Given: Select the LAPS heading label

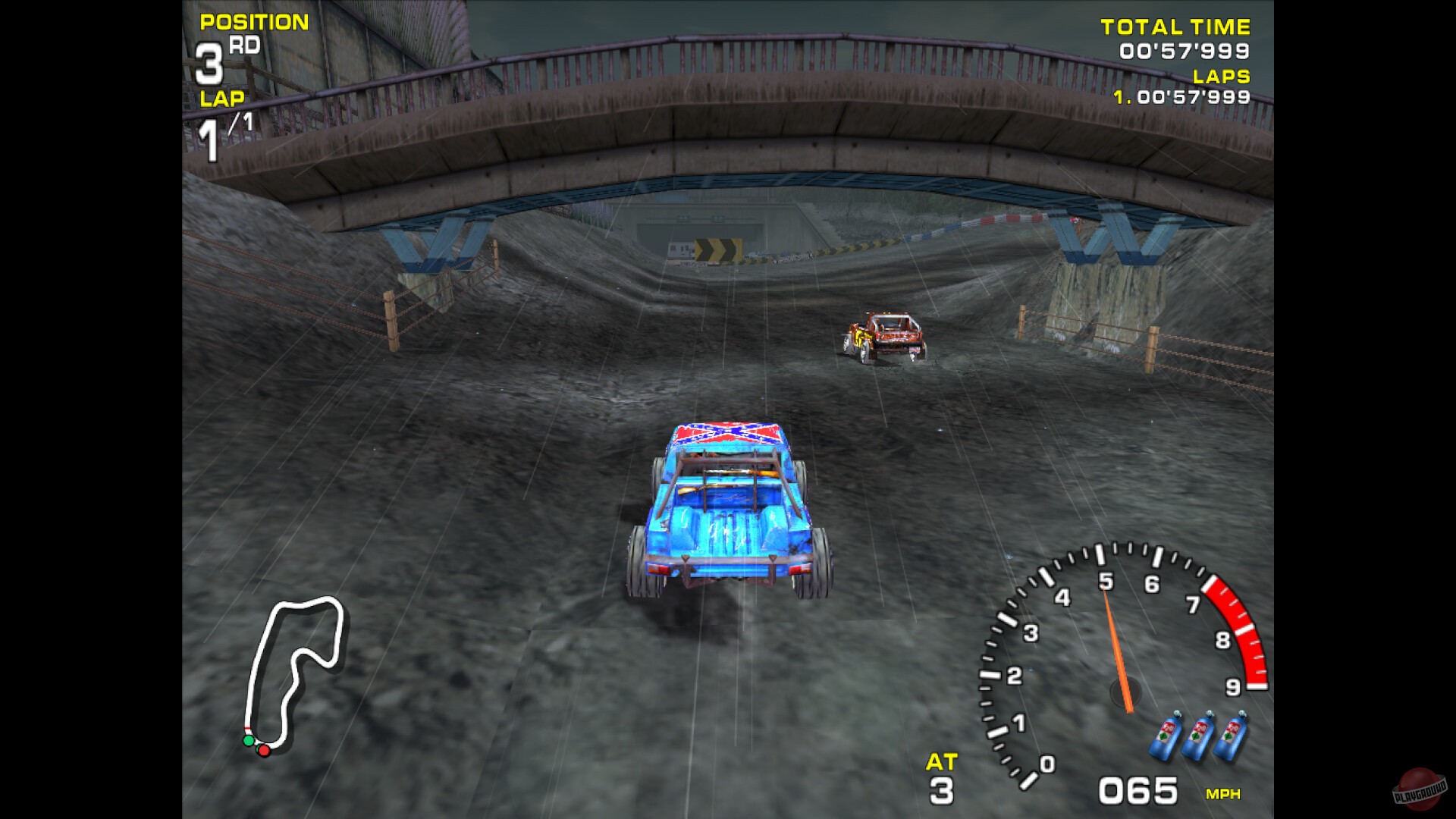Looking at the screenshot, I should coord(1221,76).
